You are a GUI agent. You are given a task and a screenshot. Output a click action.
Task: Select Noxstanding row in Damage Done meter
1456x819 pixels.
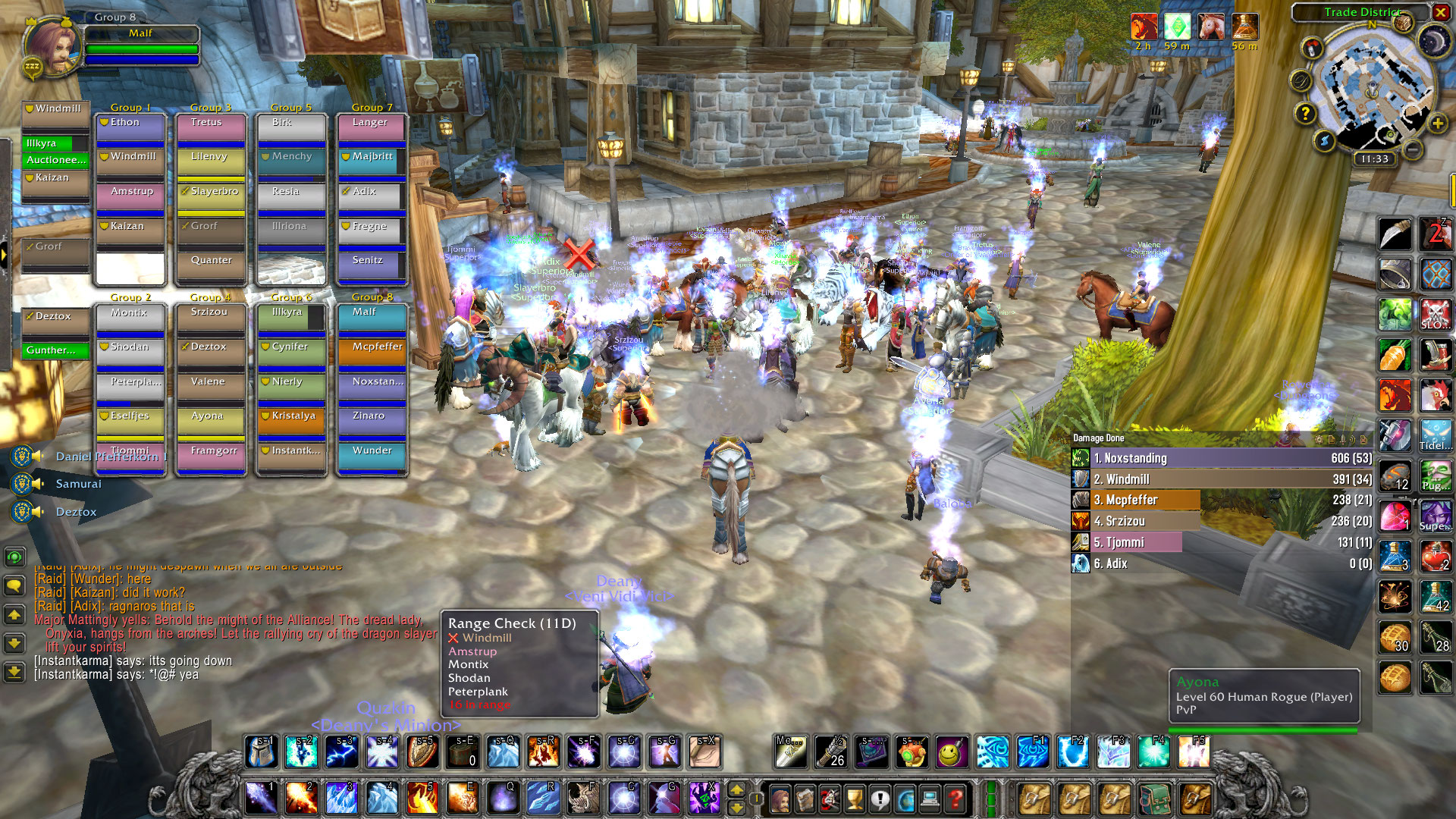1221,458
